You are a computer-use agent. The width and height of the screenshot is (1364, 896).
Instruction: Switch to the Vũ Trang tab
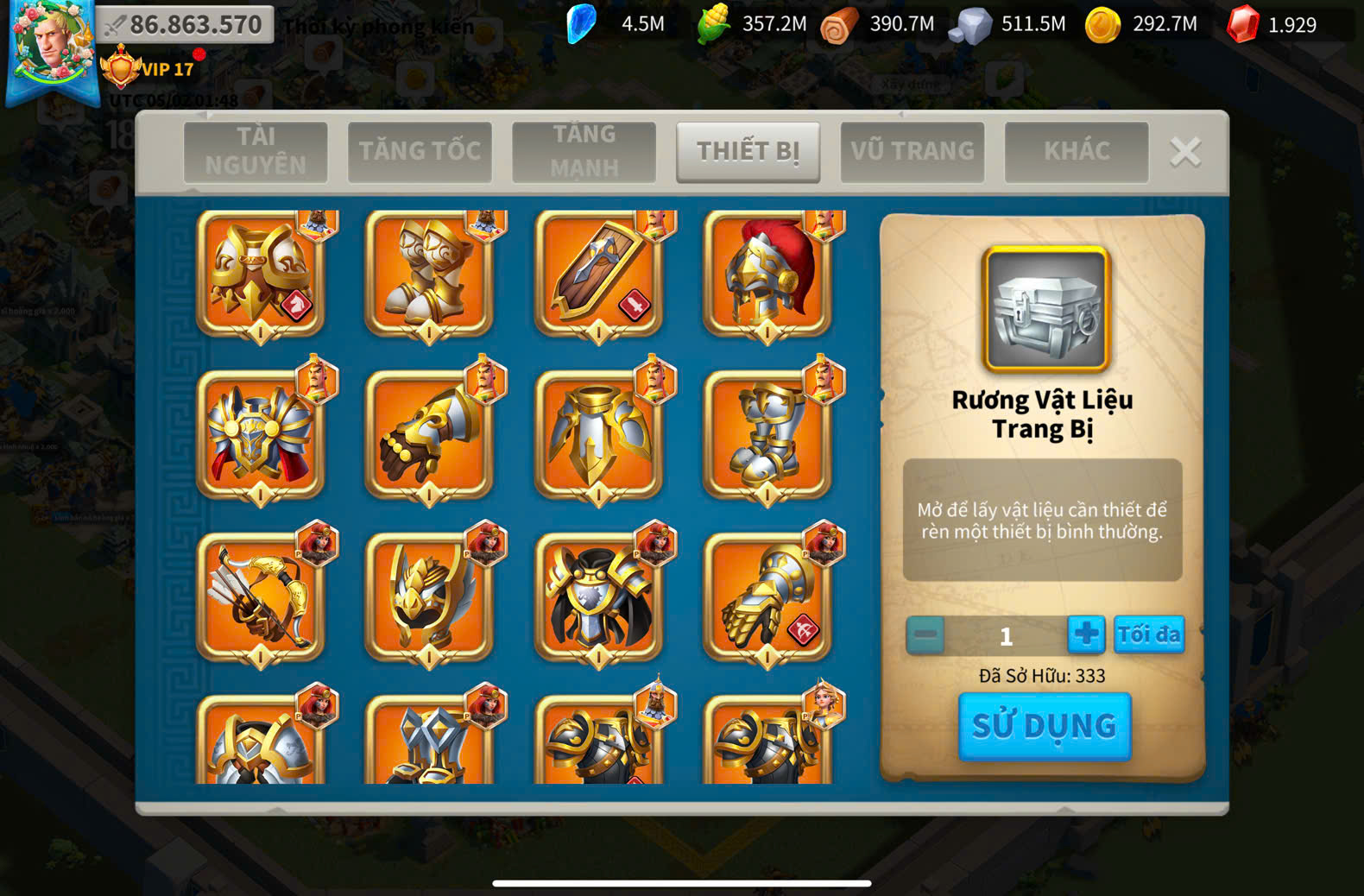tap(912, 151)
